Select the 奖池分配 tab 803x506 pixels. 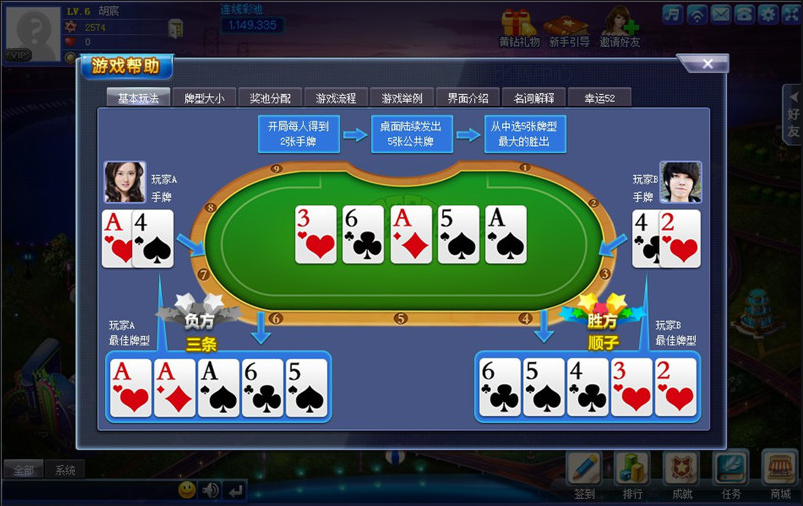click(x=270, y=98)
